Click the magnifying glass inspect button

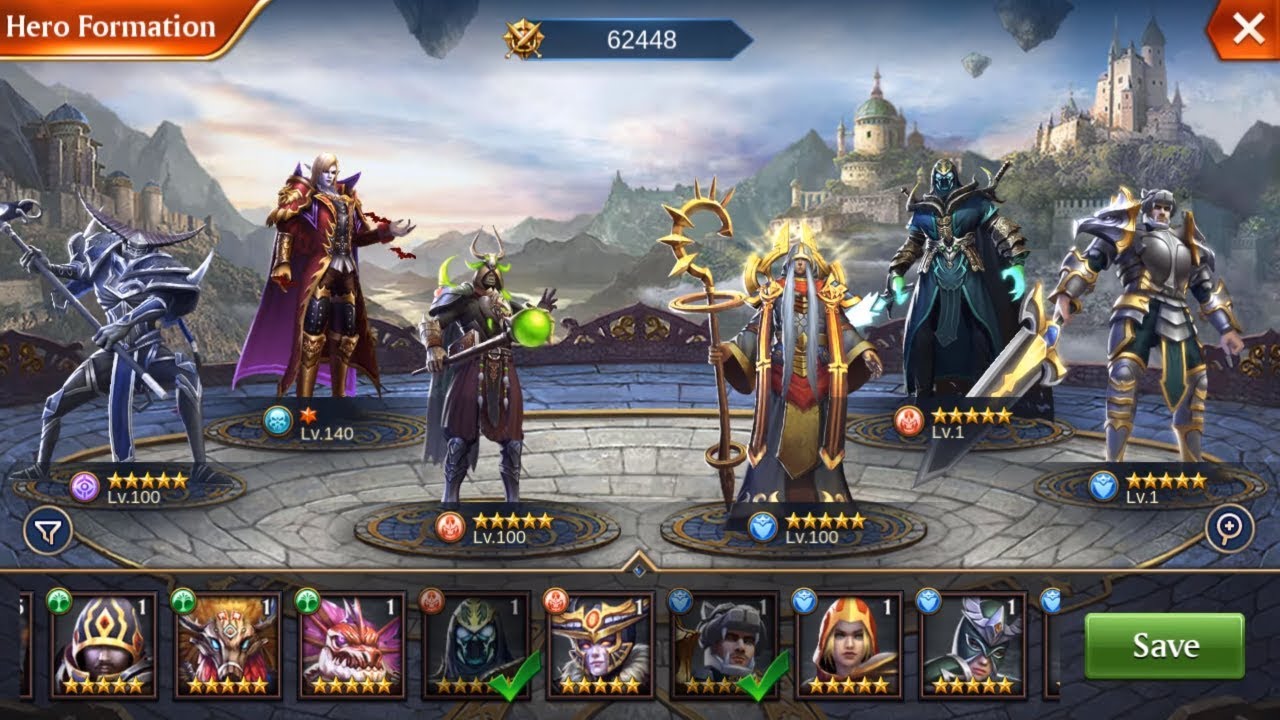(1229, 529)
